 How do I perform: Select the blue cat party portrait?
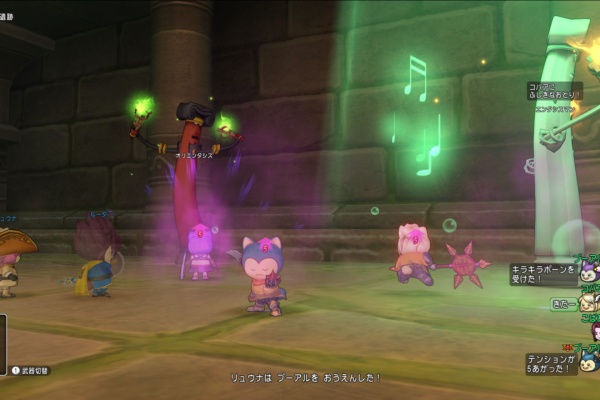pyautogui.click(x=588, y=362)
